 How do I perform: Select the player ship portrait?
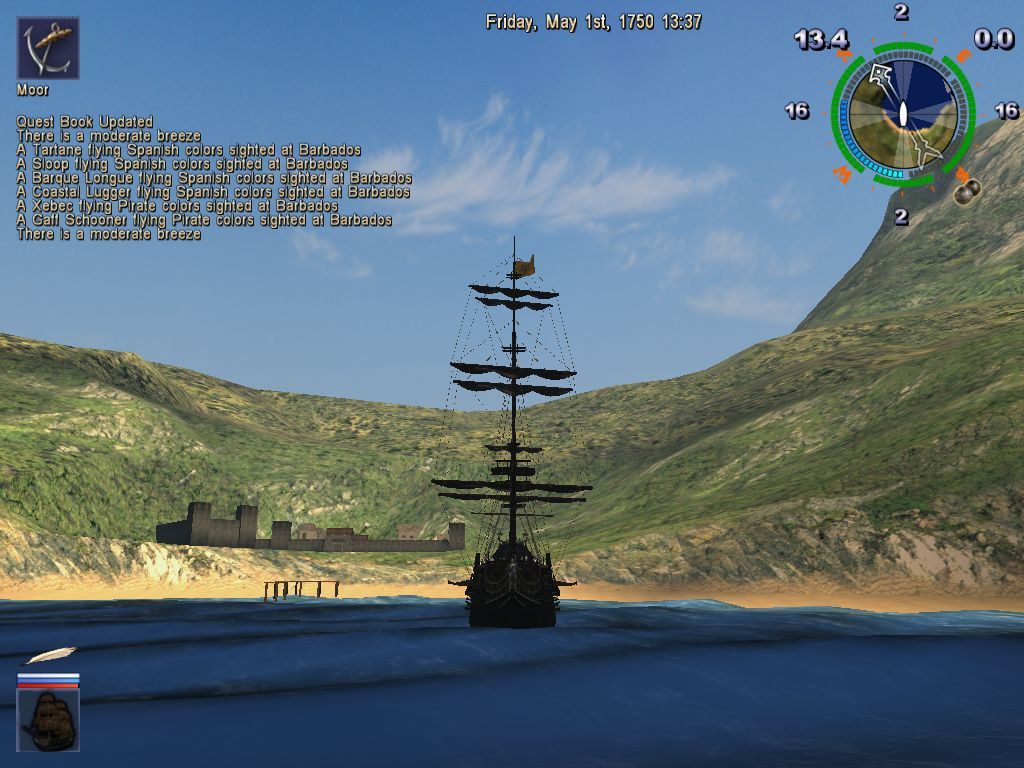48,720
